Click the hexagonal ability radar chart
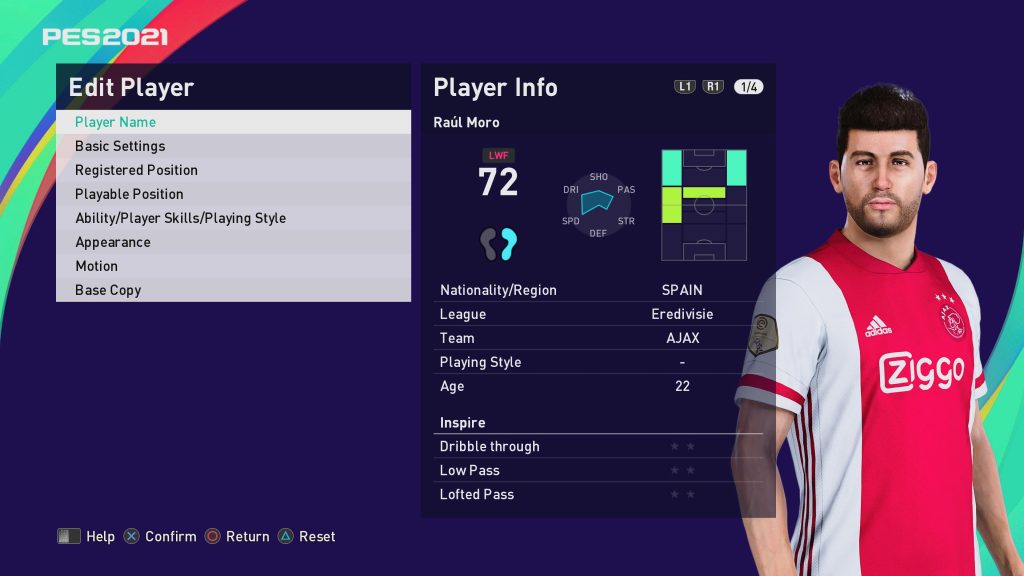The image size is (1024, 576). [x=598, y=204]
